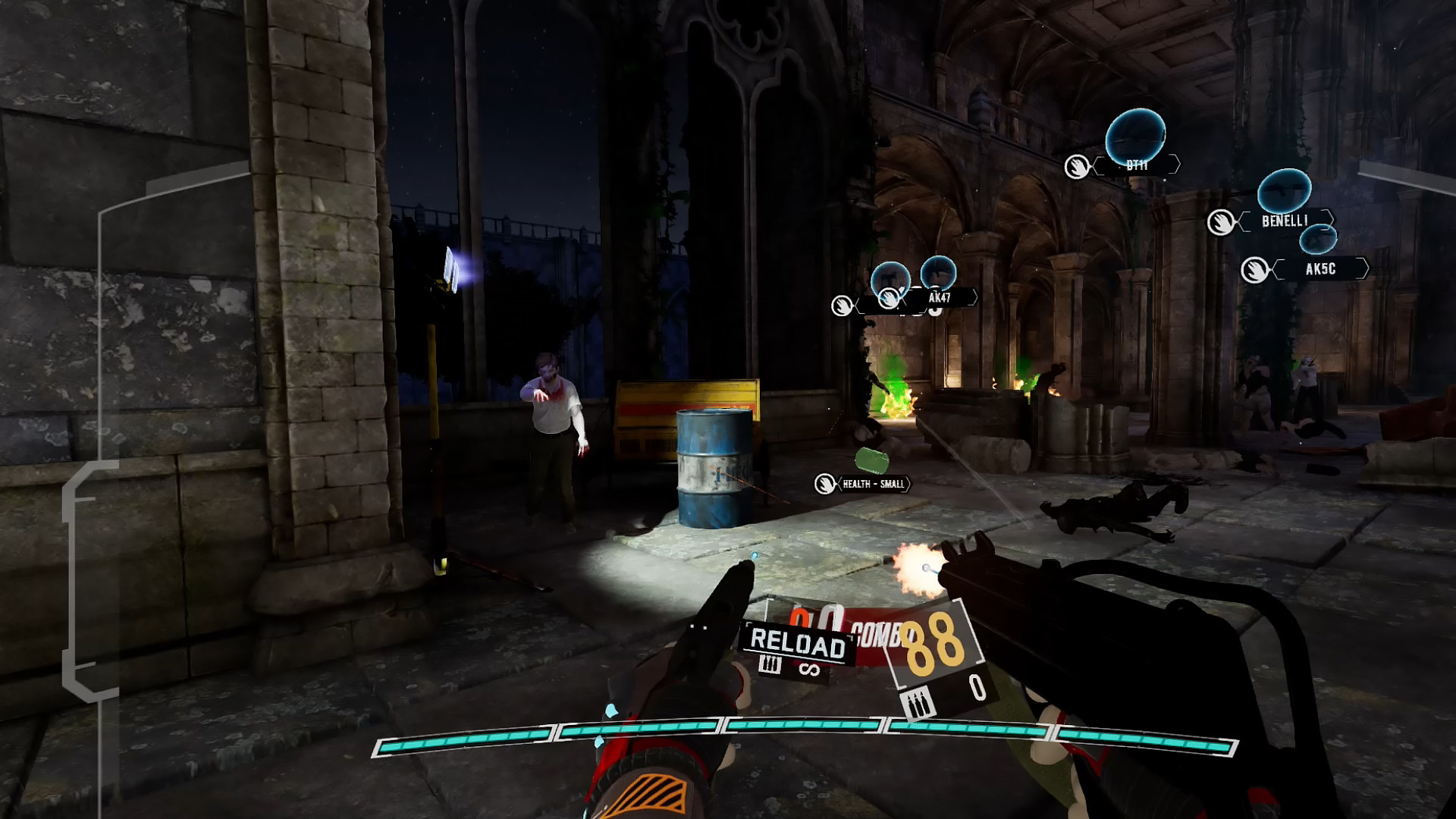Screen dimensions: 1456x819
Task: Select the hand grab icon beside BT11
Action: point(1078,165)
